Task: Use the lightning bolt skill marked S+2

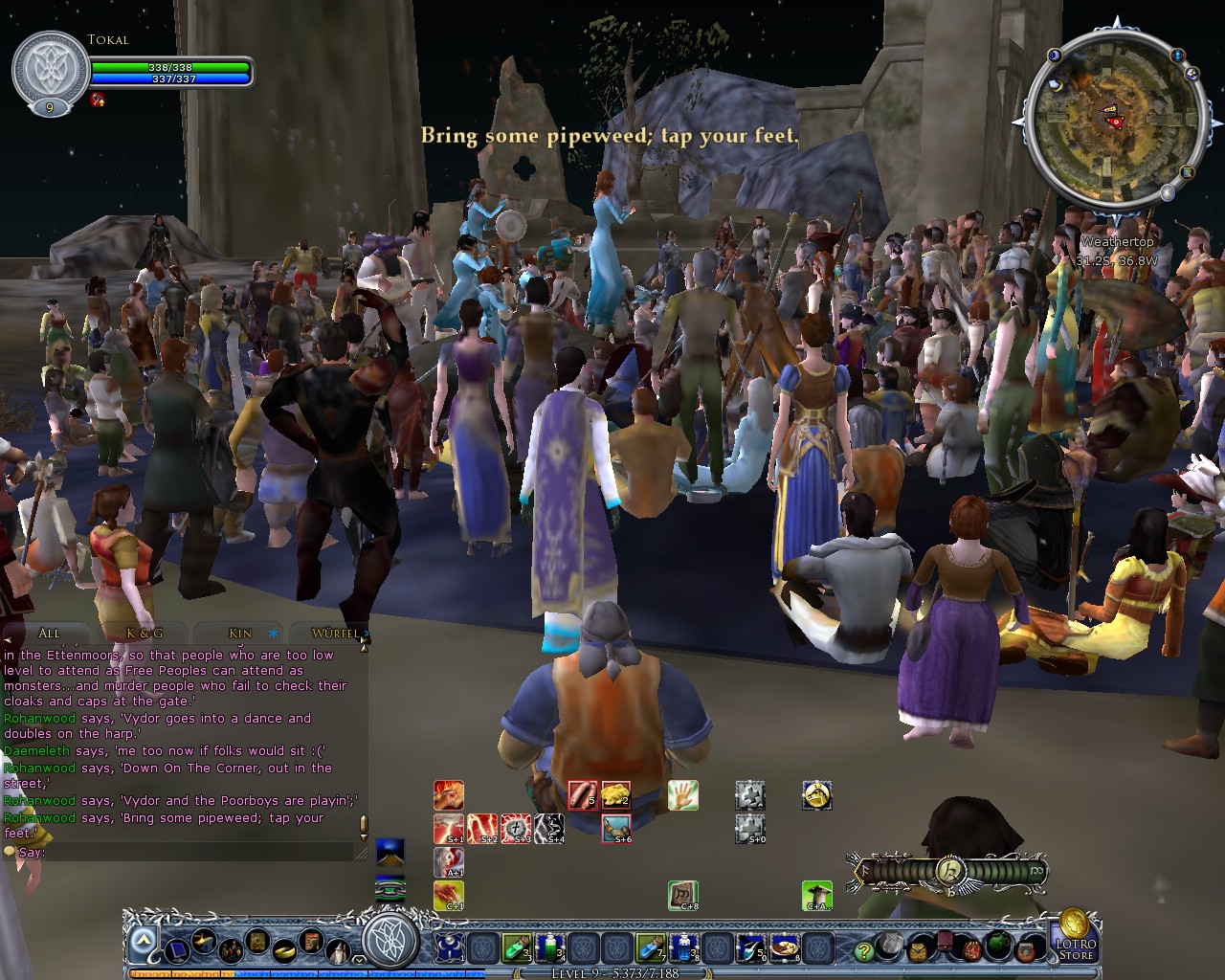Action: tap(483, 829)
